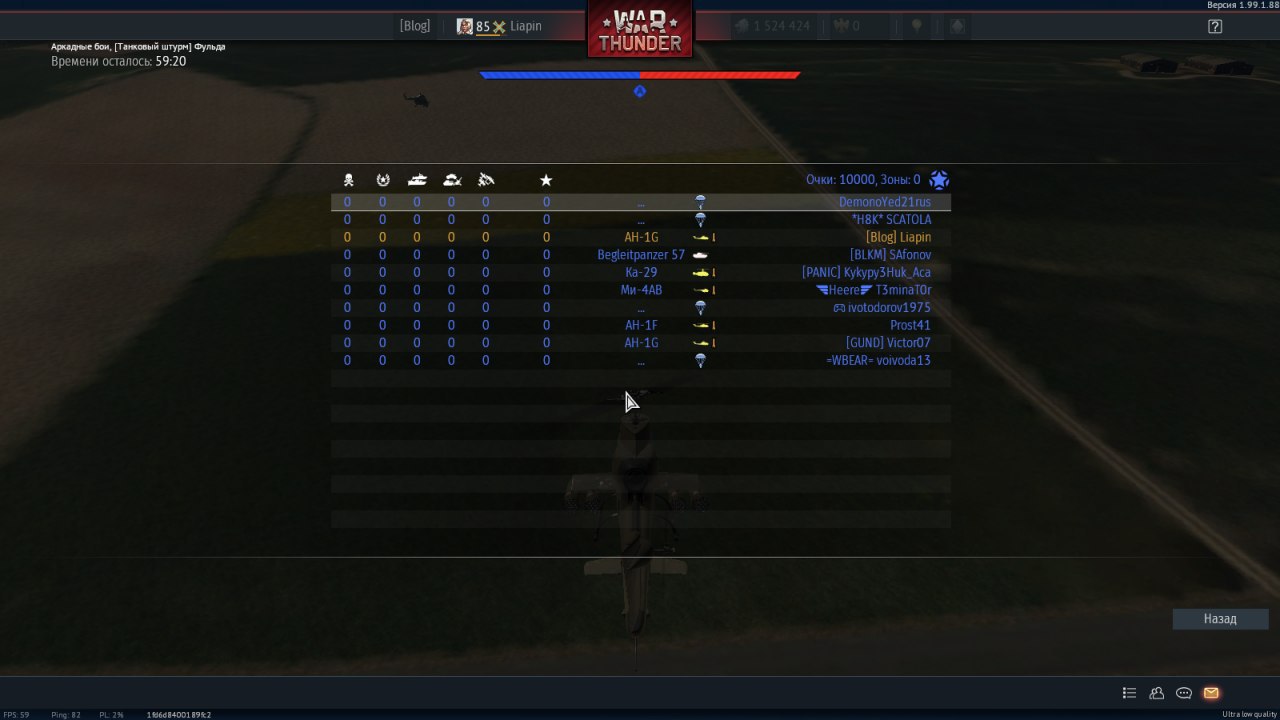Select [BLKM] SAfonov in the player list
This screenshot has height=720, width=1280.
[x=890, y=255]
